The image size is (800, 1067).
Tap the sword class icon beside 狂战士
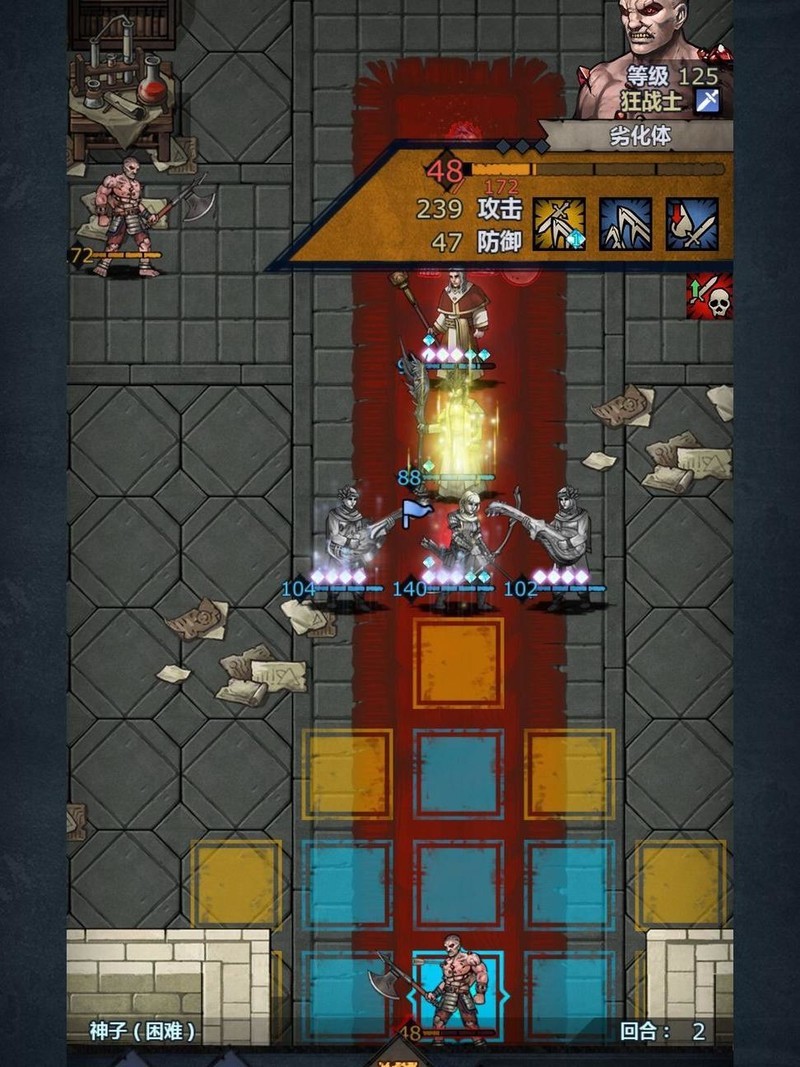[x=708, y=100]
